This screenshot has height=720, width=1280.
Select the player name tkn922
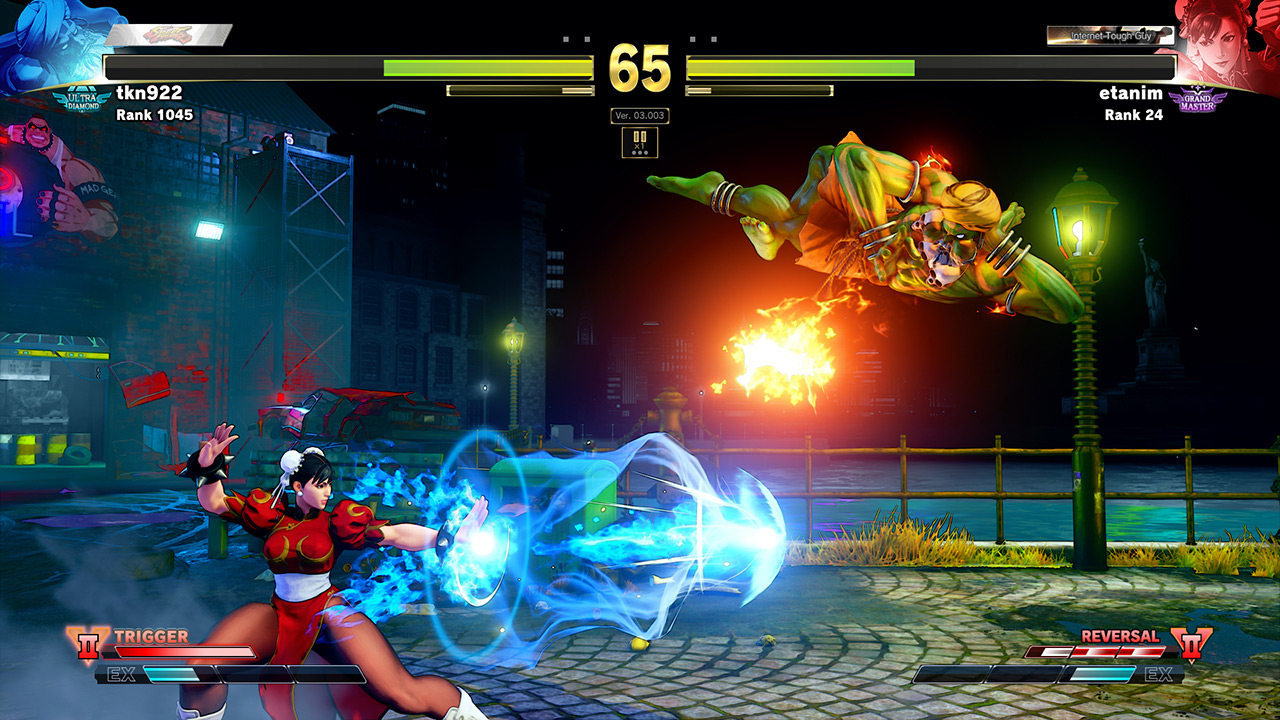(x=150, y=92)
